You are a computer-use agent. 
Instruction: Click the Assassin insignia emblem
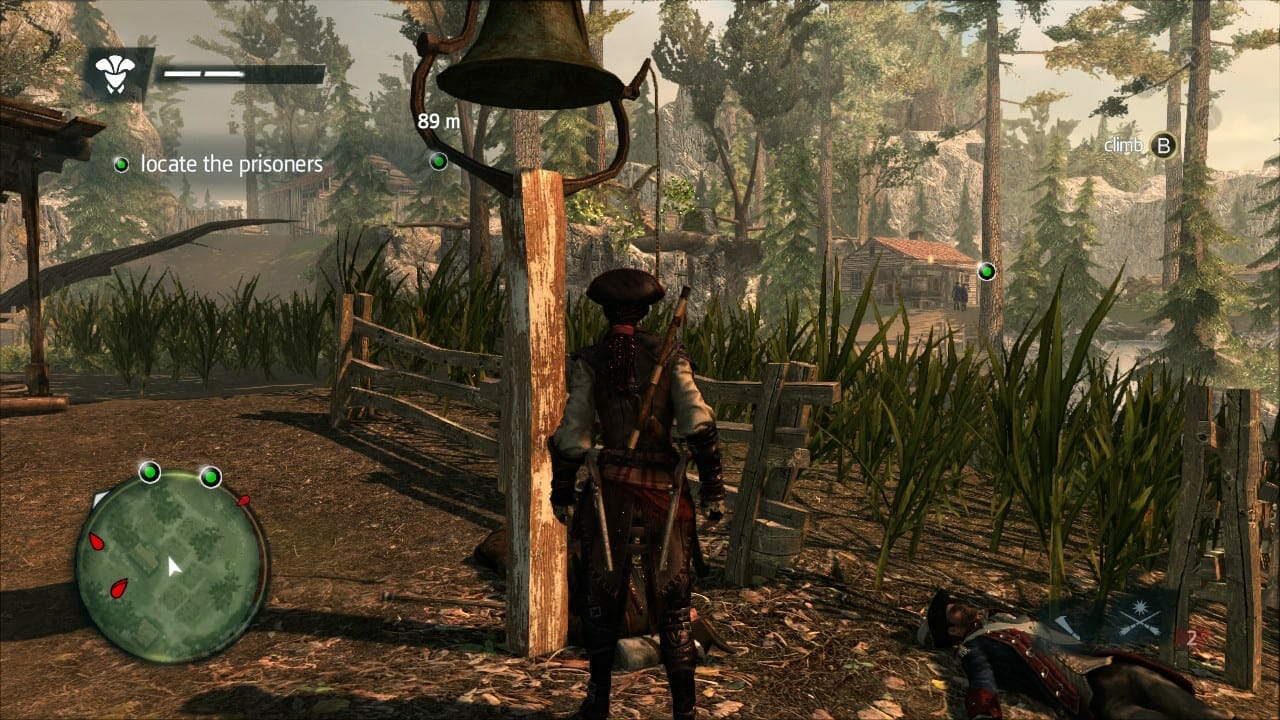pyautogui.click(x=116, y=72)
